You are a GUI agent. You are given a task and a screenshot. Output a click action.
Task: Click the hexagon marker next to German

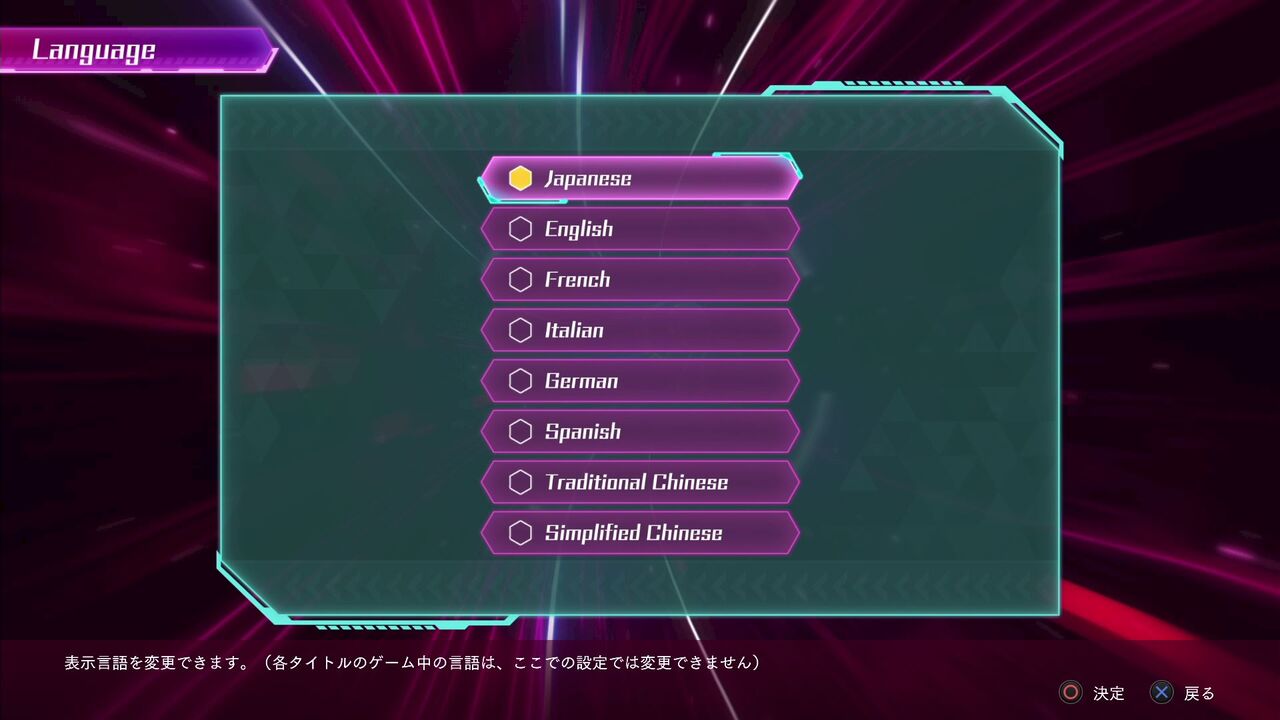click(520, 380)
